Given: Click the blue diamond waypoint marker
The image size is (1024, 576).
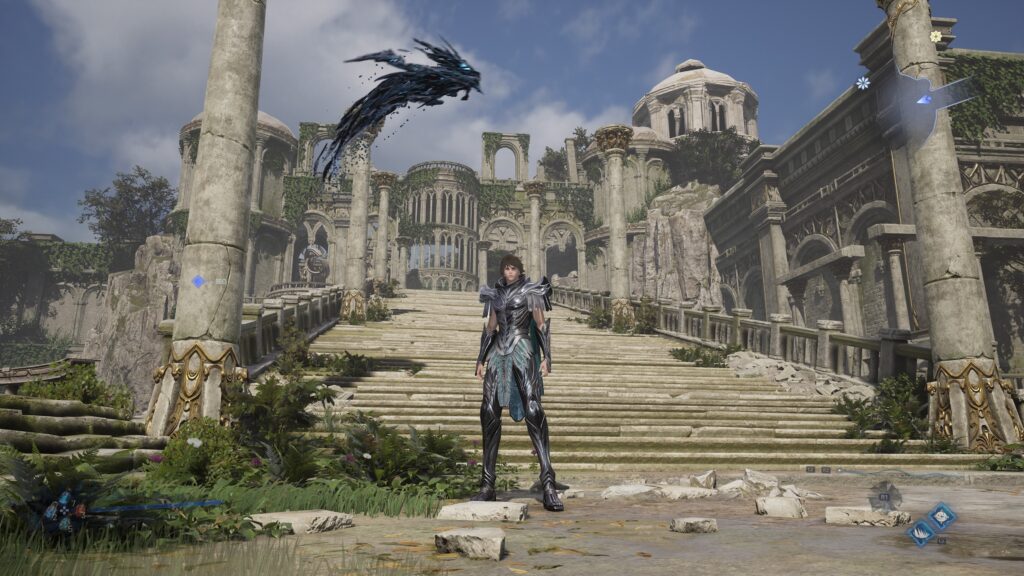Looking at the screenshot, I should point(198,282).
